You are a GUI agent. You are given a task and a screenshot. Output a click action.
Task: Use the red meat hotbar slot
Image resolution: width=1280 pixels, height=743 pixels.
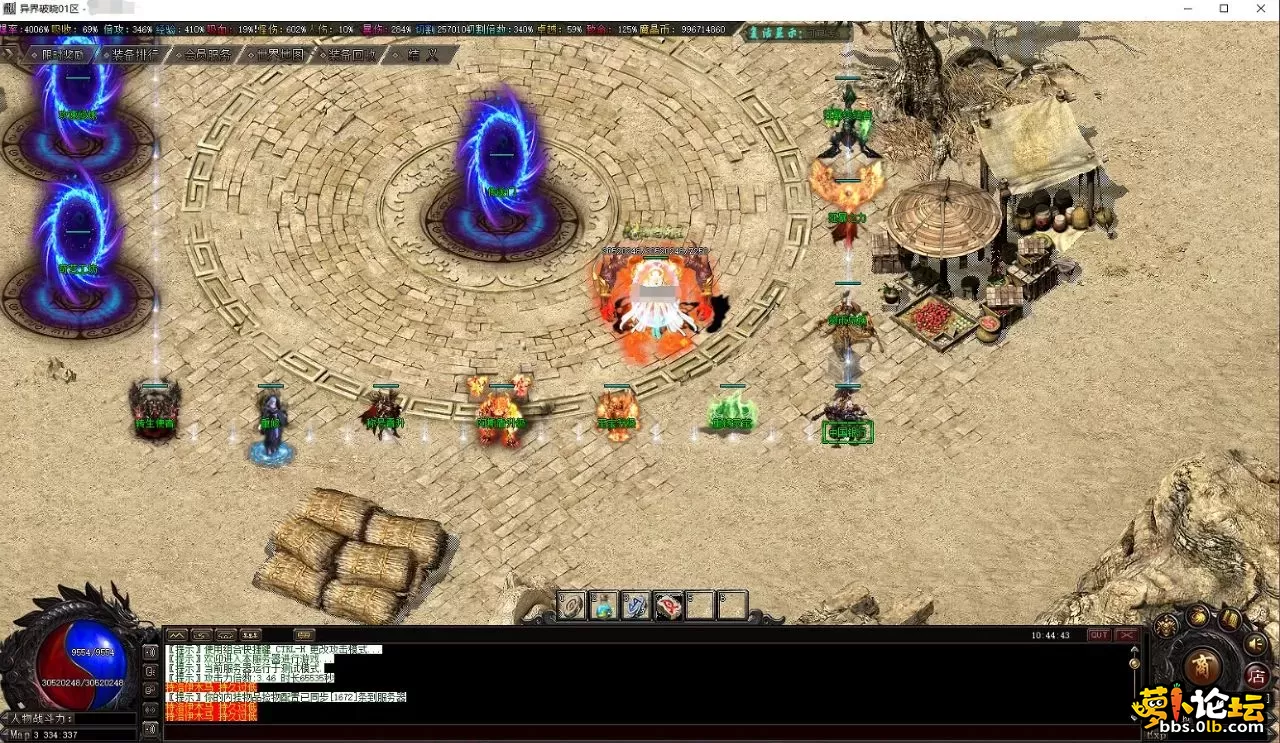pos(668,605)
